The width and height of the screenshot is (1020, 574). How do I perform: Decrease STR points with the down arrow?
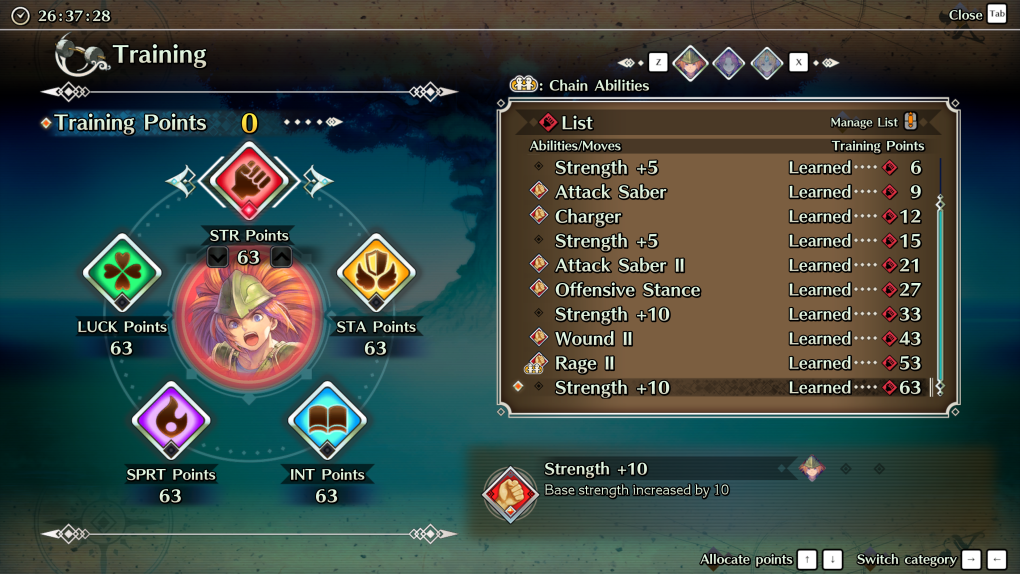(218, 257)
